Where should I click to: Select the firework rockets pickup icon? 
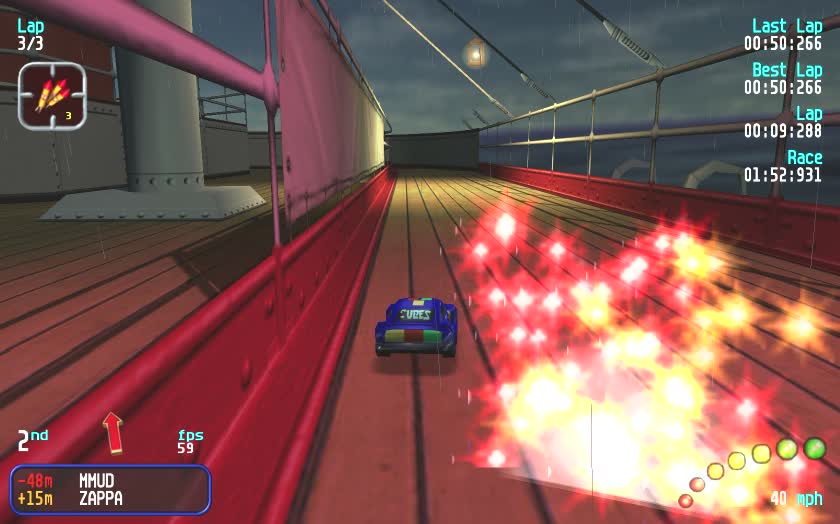coord(52,95)
